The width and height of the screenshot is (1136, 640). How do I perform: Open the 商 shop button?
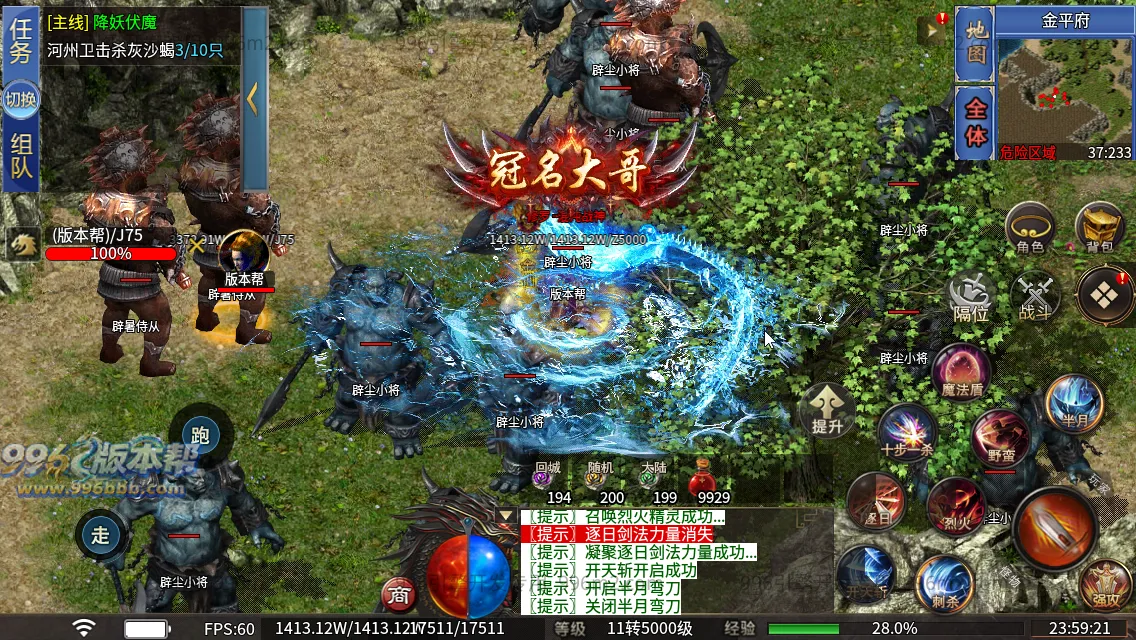click(399, 595)
